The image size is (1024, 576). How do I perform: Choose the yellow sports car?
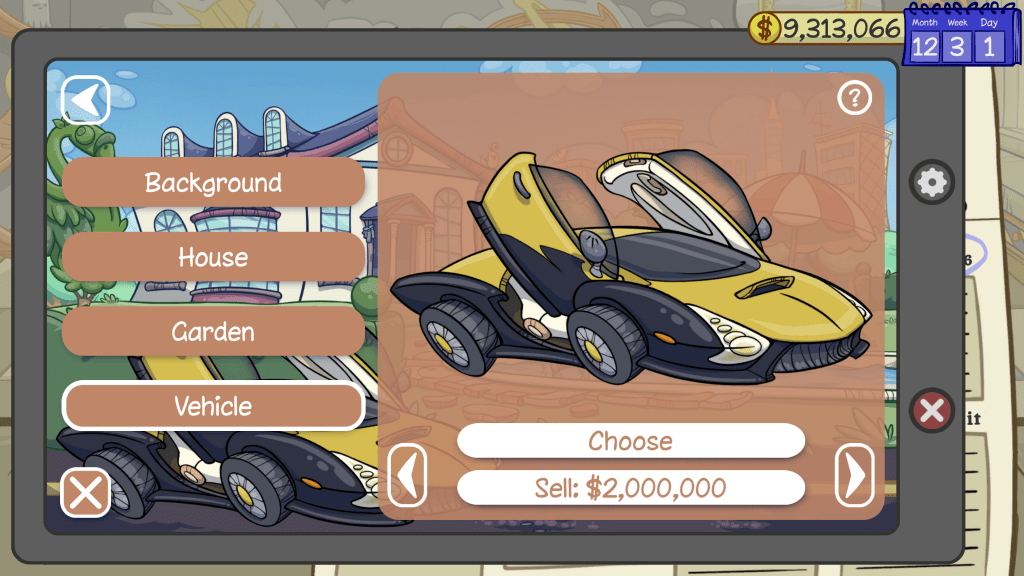click(630, 441)
